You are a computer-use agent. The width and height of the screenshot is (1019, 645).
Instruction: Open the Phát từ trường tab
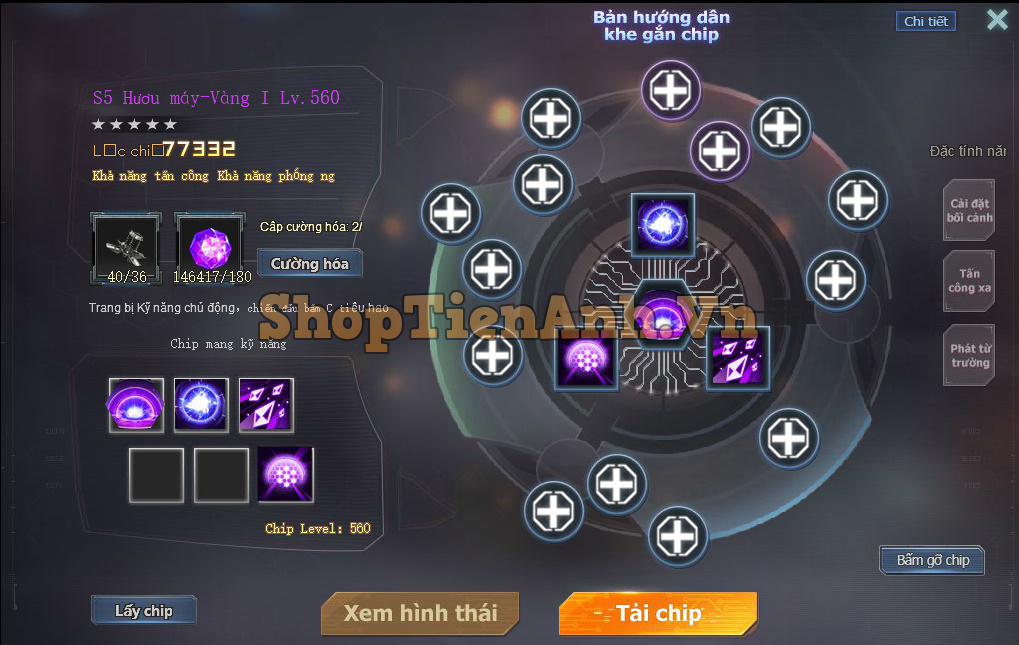pos(970,355)
